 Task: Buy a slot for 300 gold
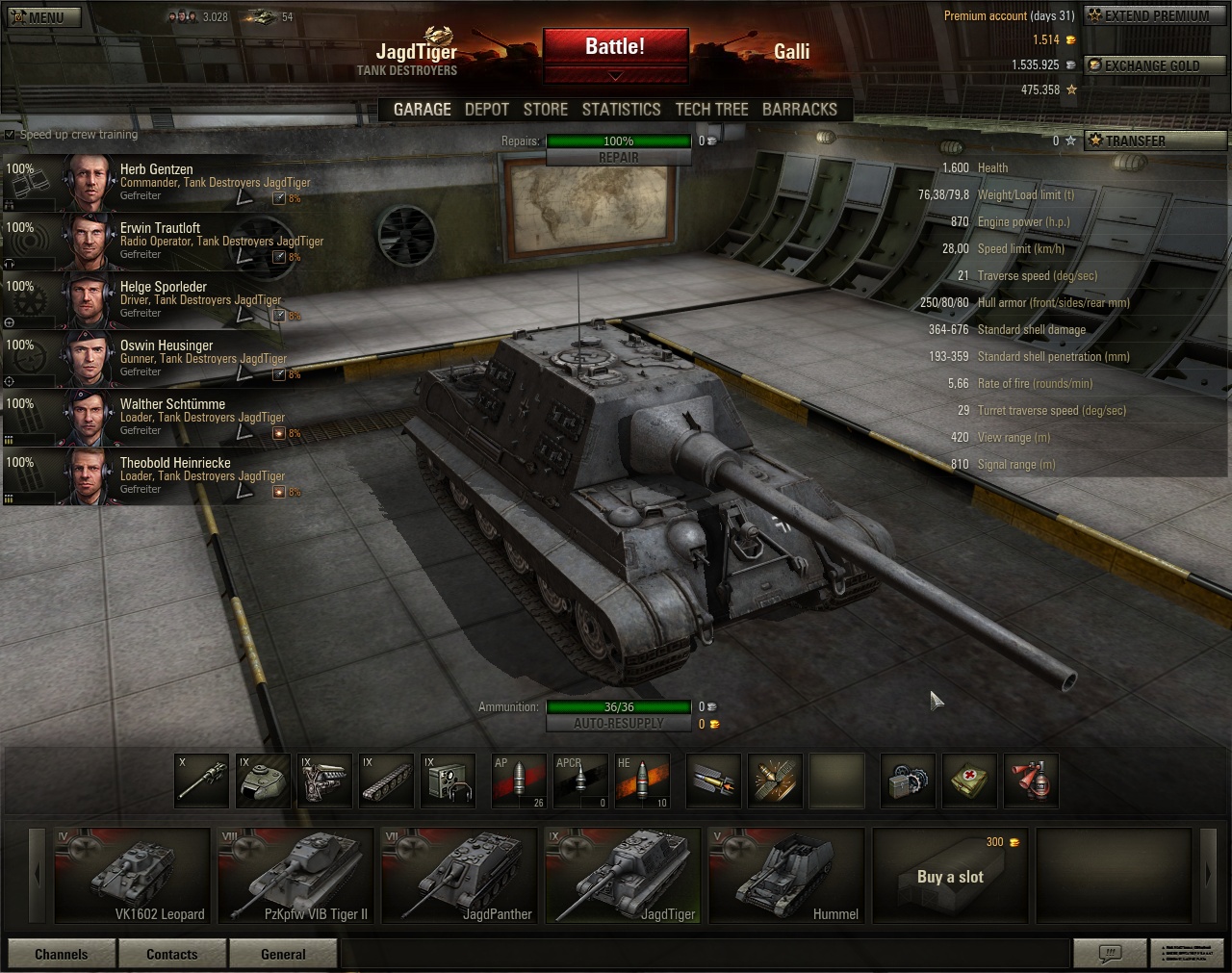[x=950, y=875]
